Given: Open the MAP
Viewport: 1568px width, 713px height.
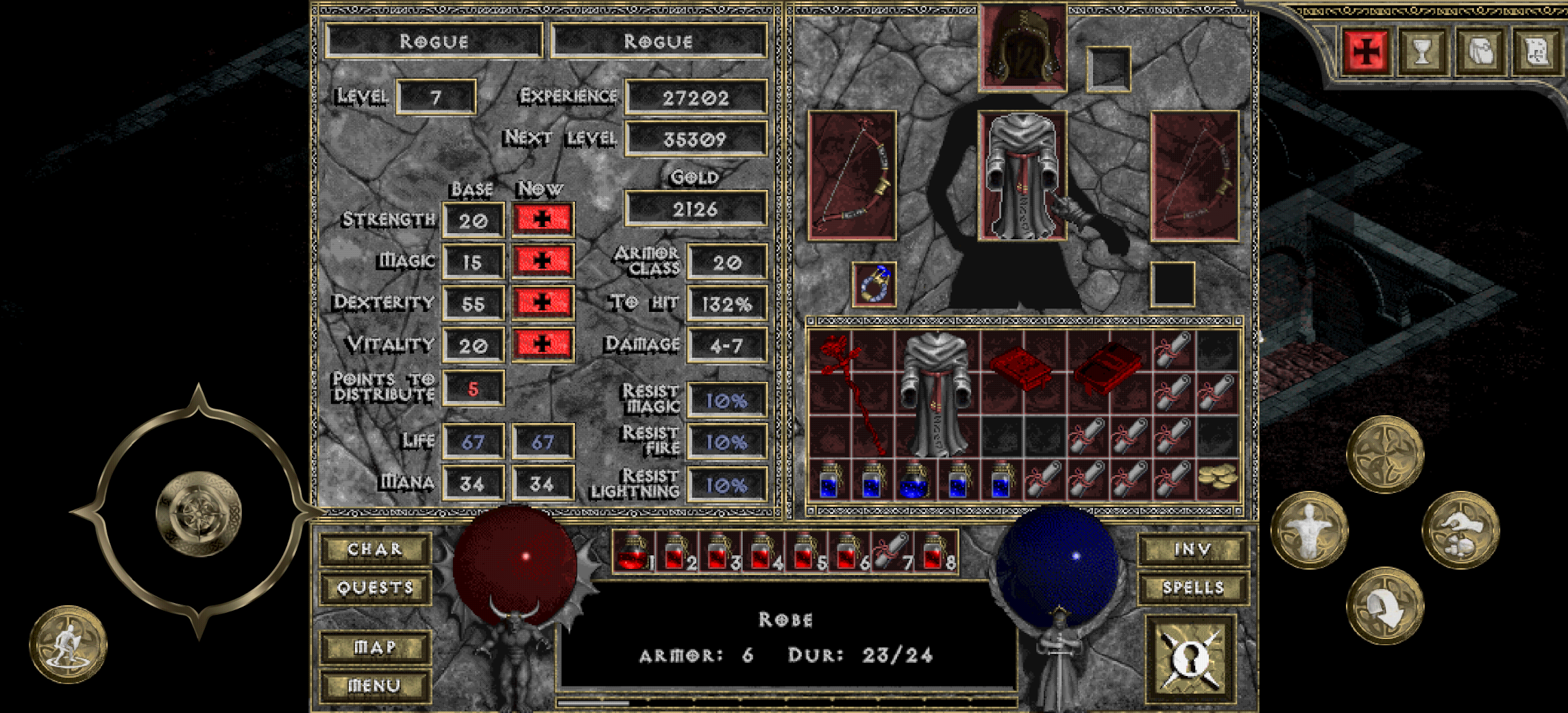Looking at the screenshot, I should click(375, 645).
